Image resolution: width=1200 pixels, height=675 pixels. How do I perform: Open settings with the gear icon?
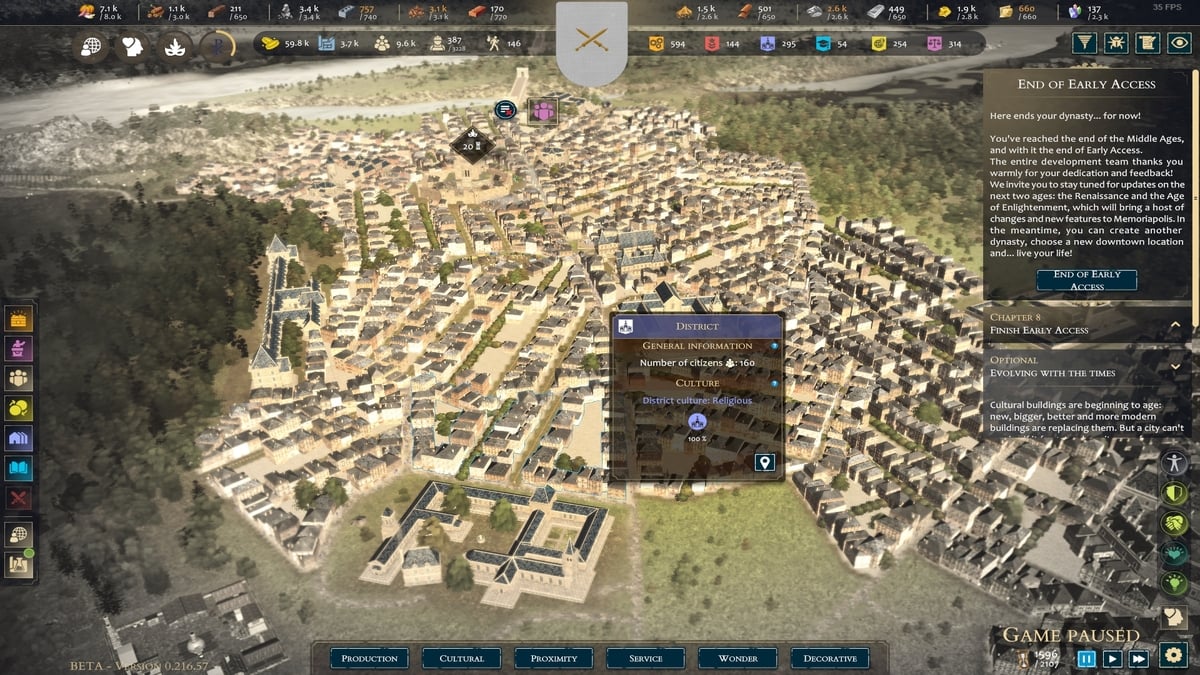(x=1174, y=657)
